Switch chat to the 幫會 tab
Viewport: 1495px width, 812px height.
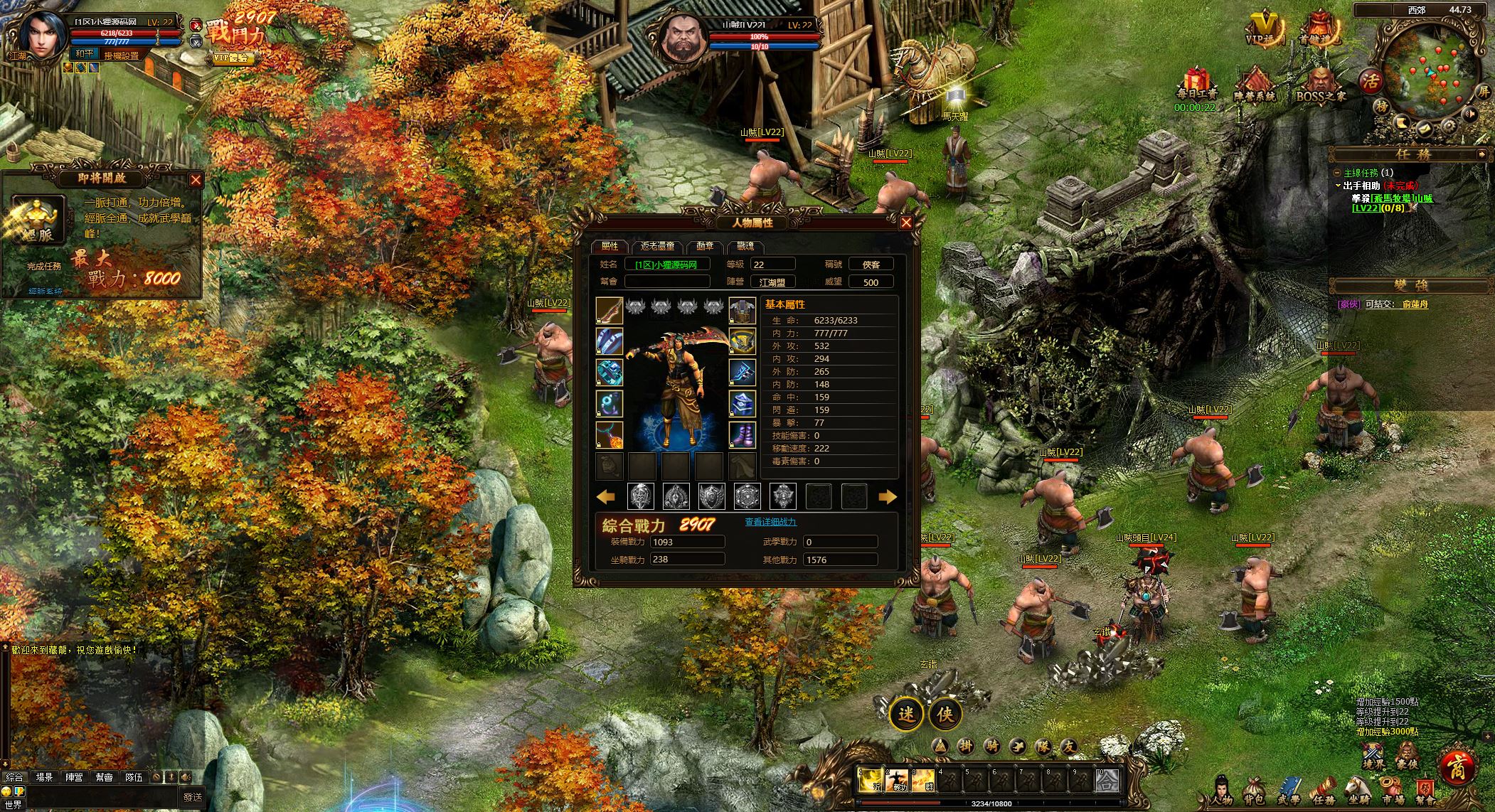[x=104, y=777]
